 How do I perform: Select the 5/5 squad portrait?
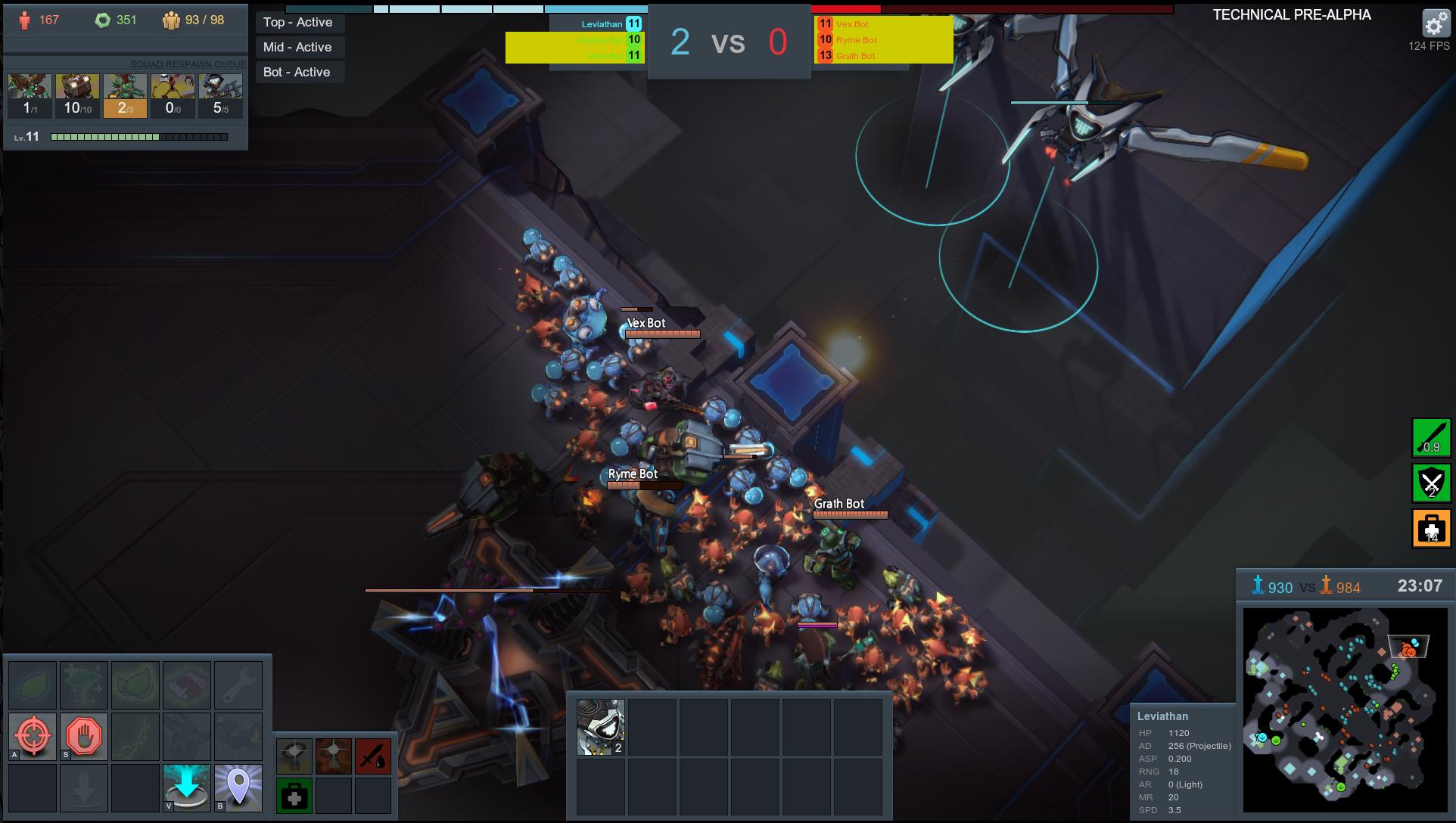(x=220, y=96)
